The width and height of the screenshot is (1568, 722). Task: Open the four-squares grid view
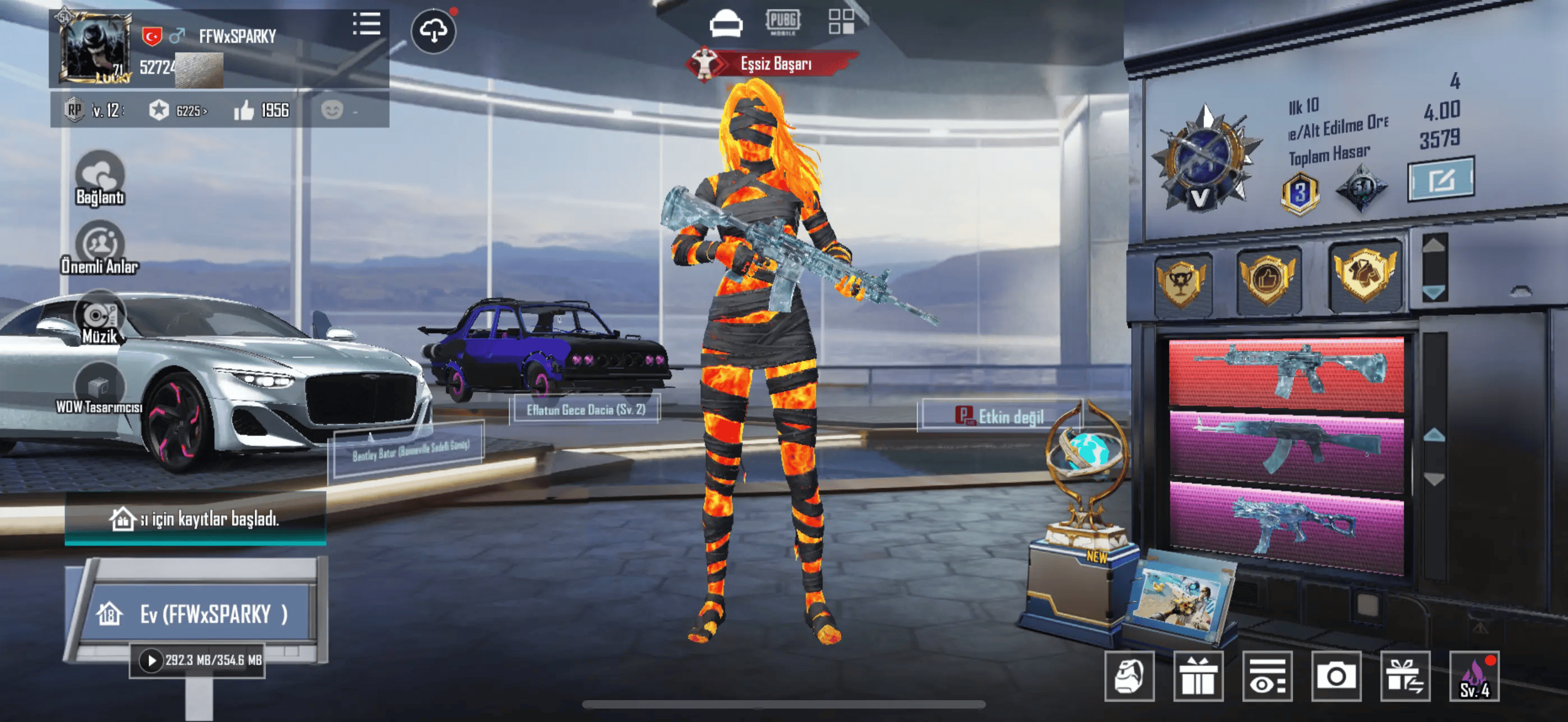[841, 22]
